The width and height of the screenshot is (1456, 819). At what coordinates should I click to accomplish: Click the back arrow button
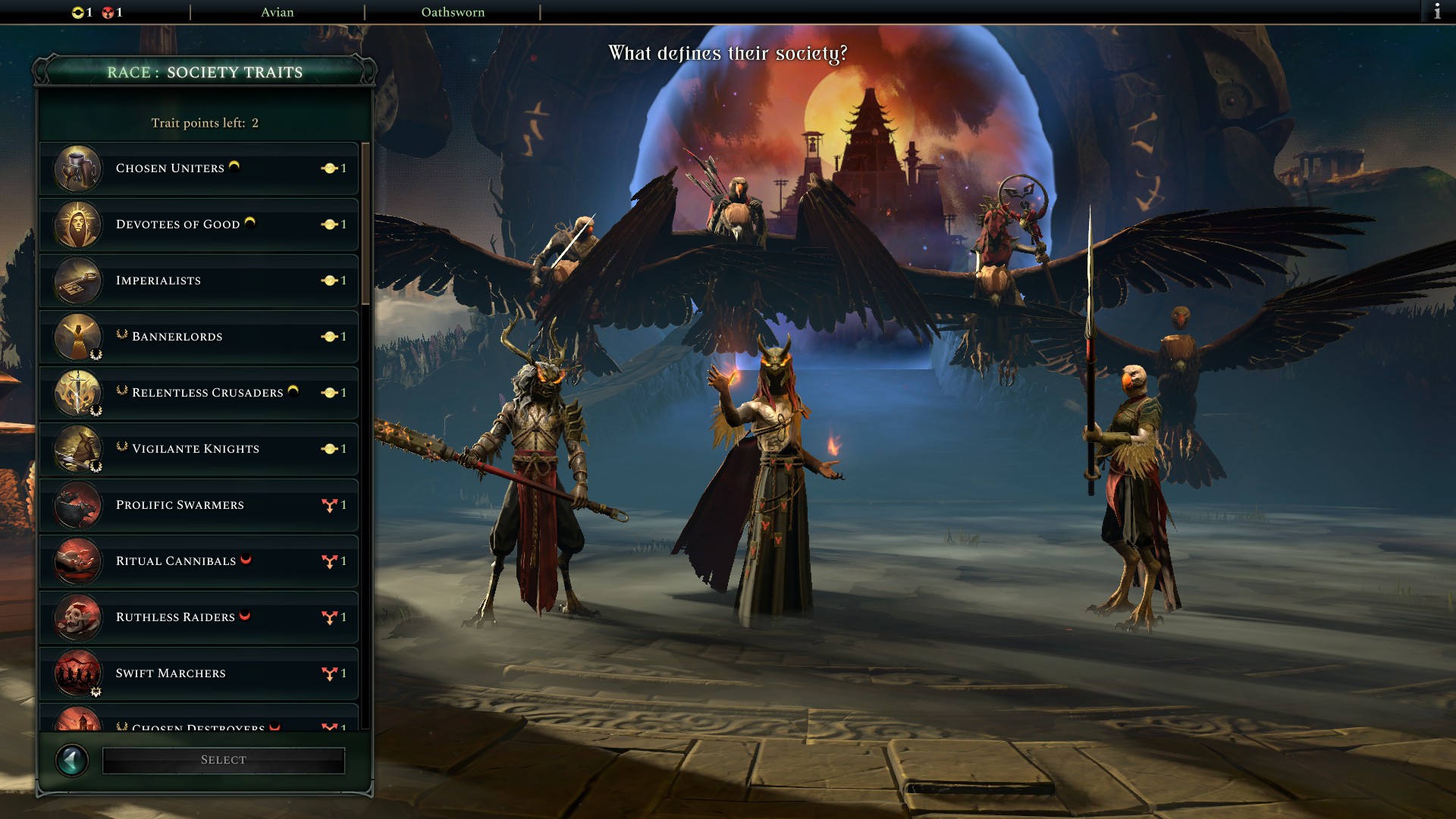click(x=72, y=758)
